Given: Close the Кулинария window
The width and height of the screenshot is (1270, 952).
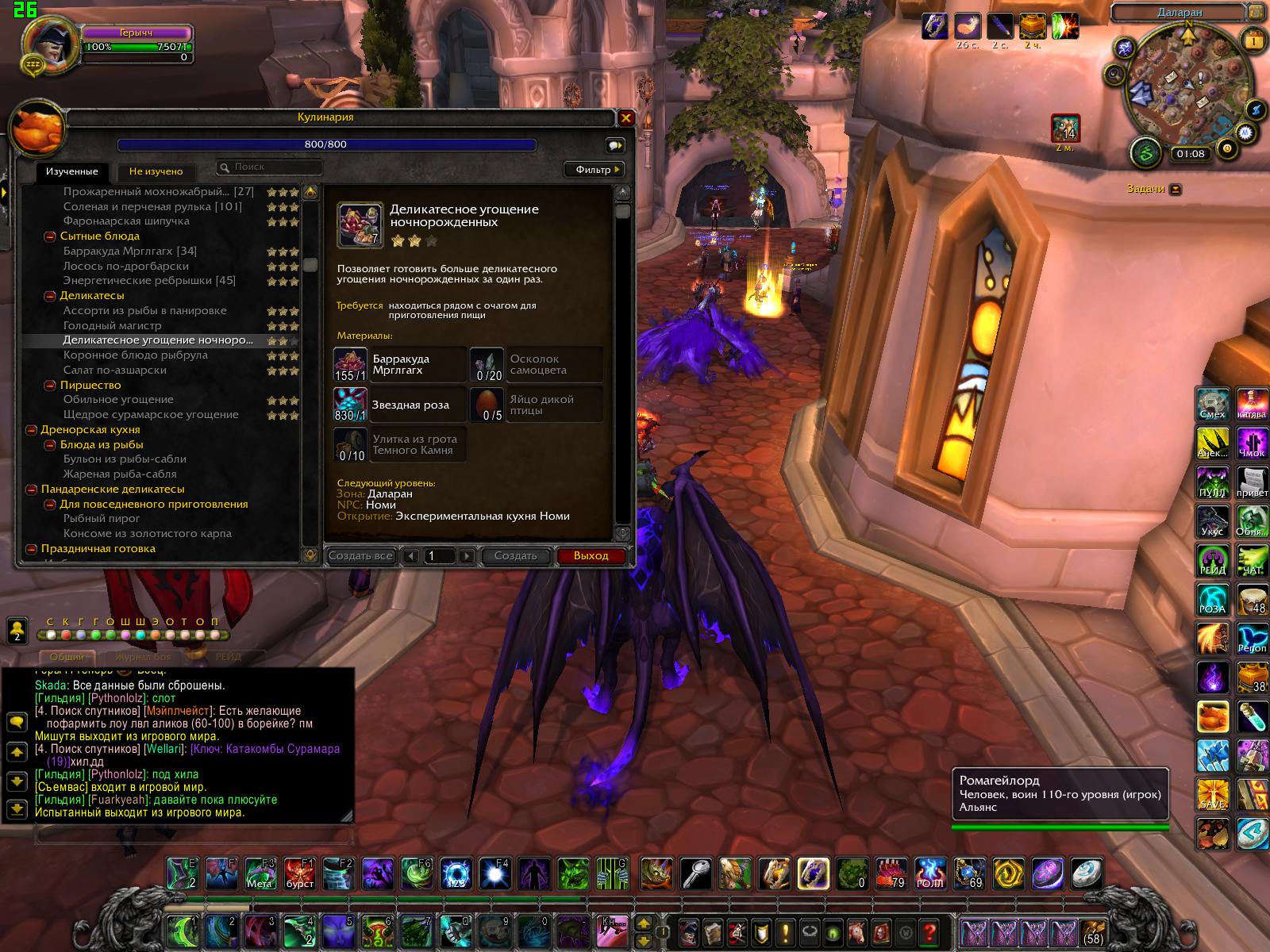Looking at the screenshot, I should (625, 118).
